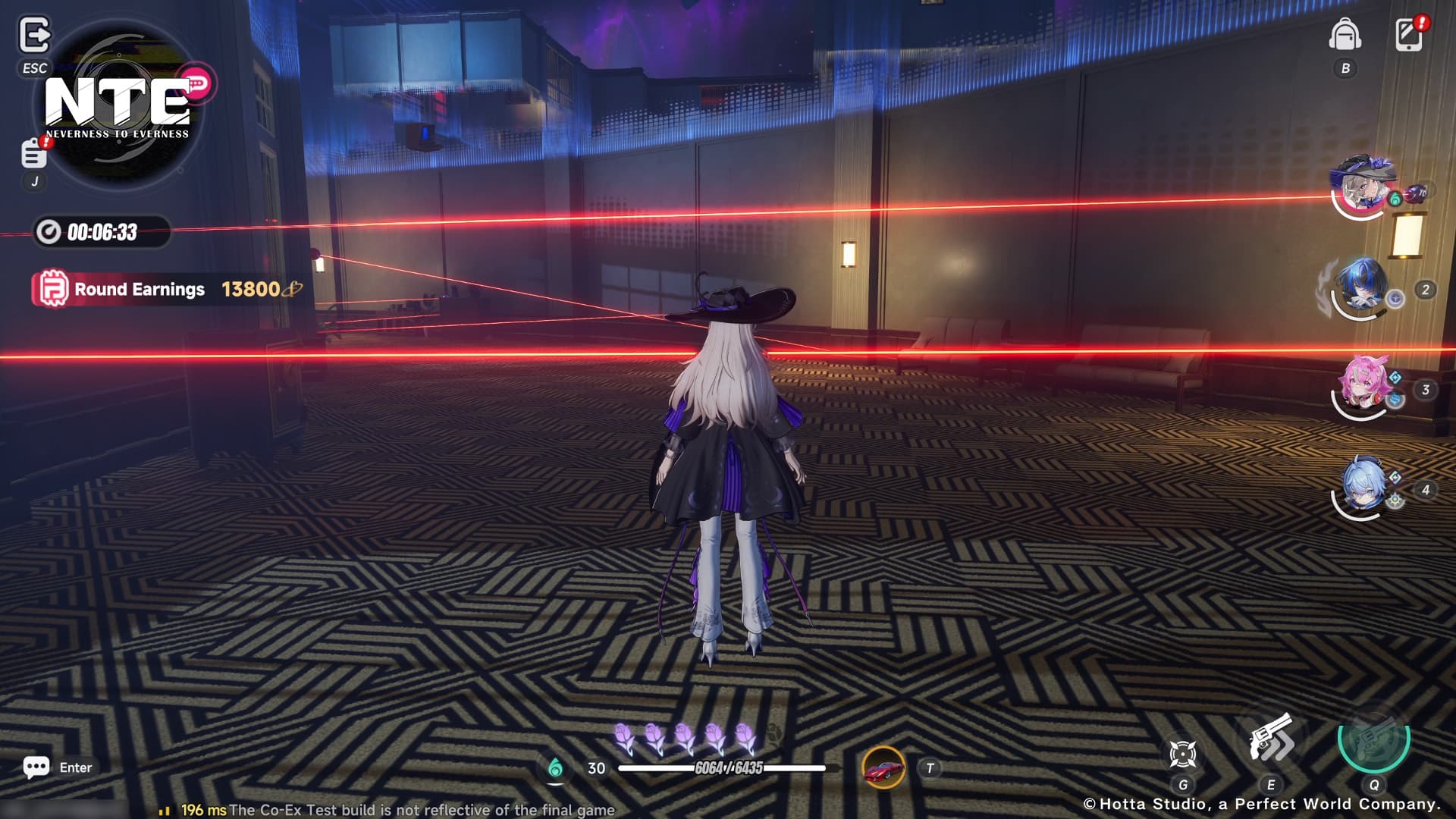
Task: Open the backpack inventory
Action: pos(1345,35)
